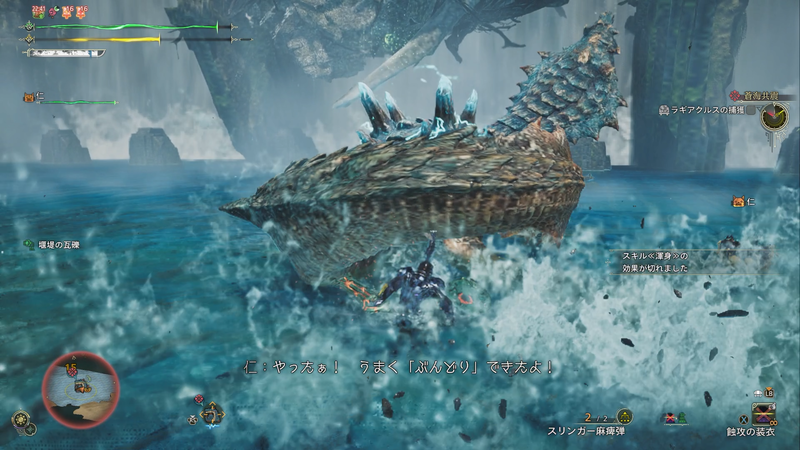Click the quest timer clock dial
Screen dimensions: 800x450
(773, 118)
